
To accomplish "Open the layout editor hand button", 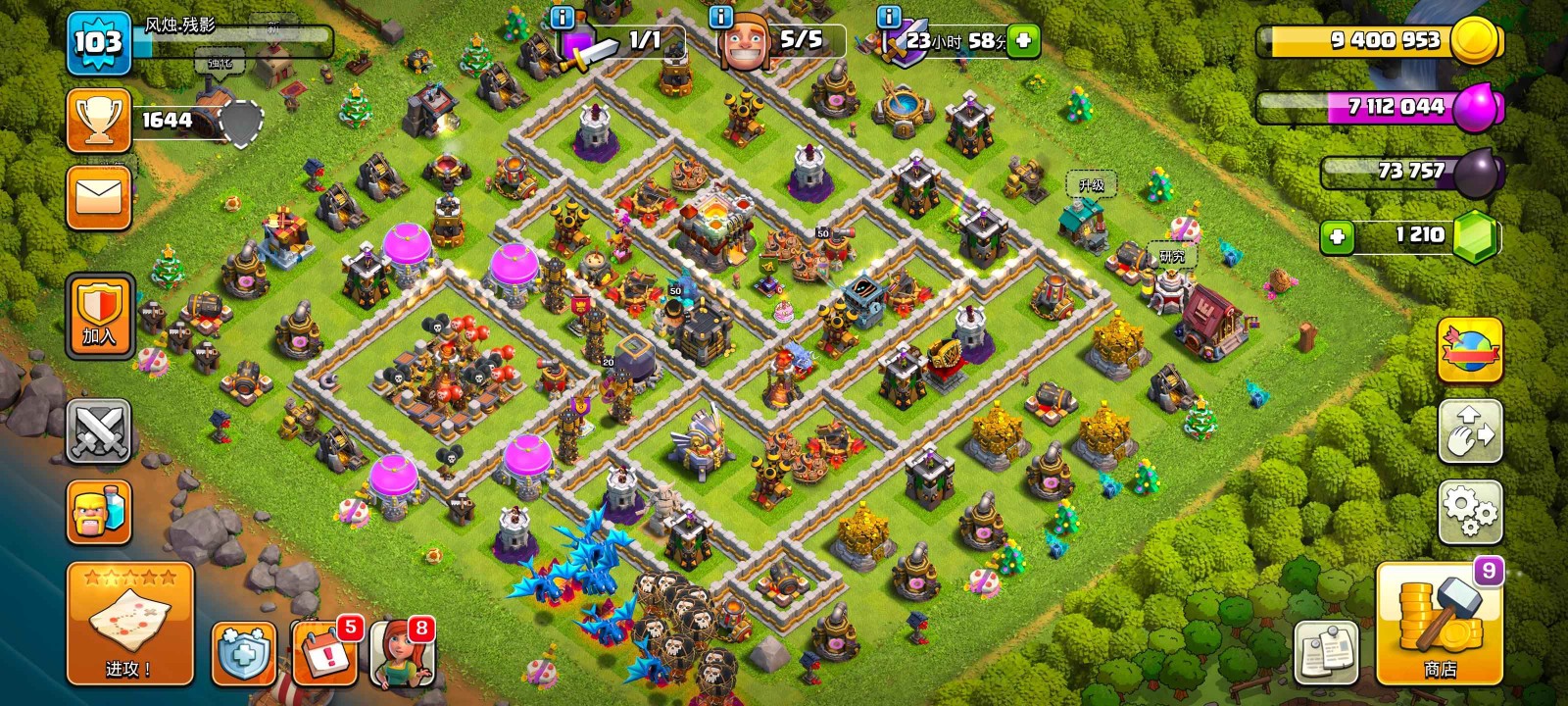I will click(1470, 430).
